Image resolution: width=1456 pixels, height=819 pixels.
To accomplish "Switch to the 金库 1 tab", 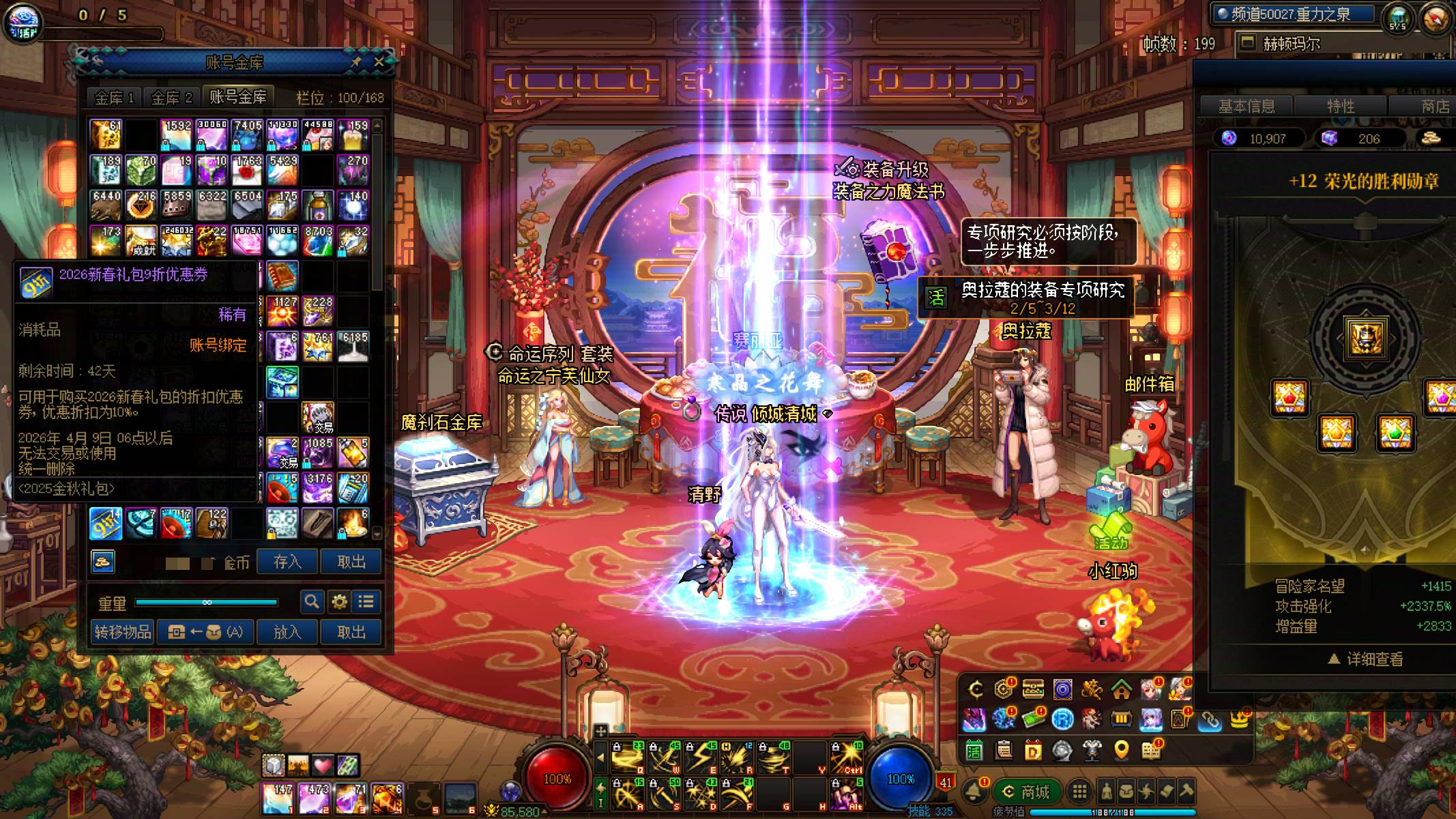I will (114, 98).
